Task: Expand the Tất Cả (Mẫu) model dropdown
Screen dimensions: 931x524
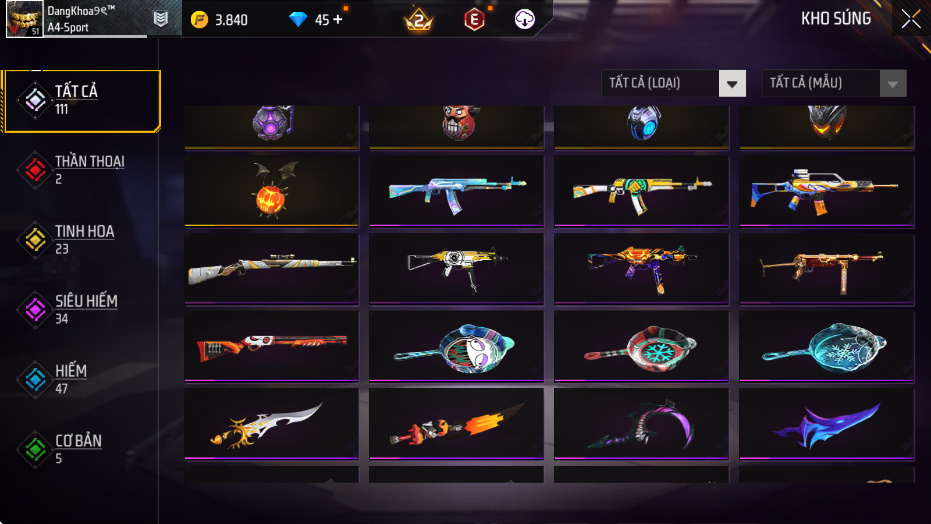Action: tap(834, 83)
